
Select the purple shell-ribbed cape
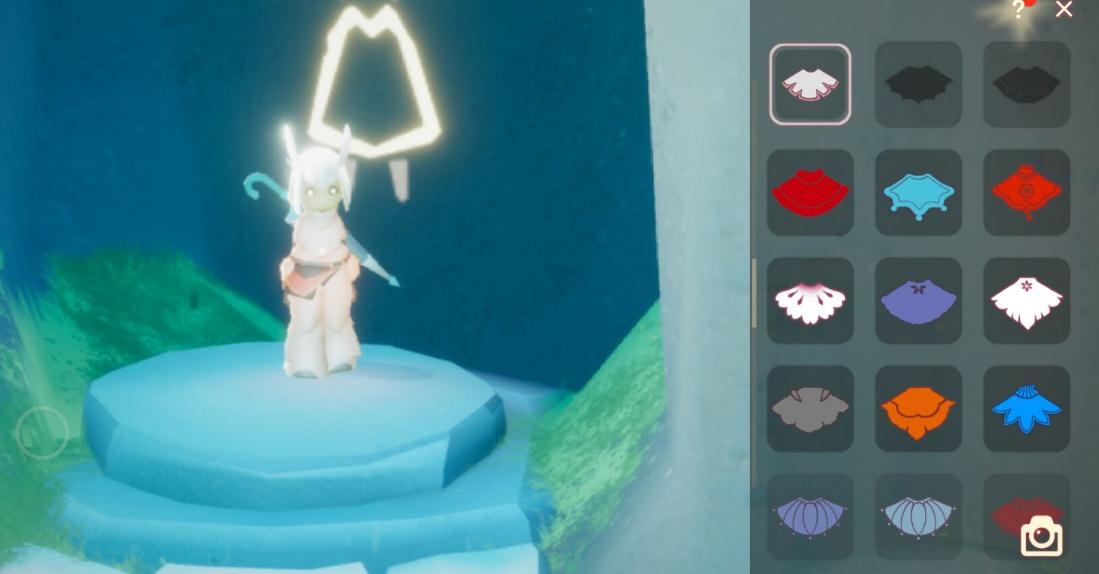click(x=810, y=515)
